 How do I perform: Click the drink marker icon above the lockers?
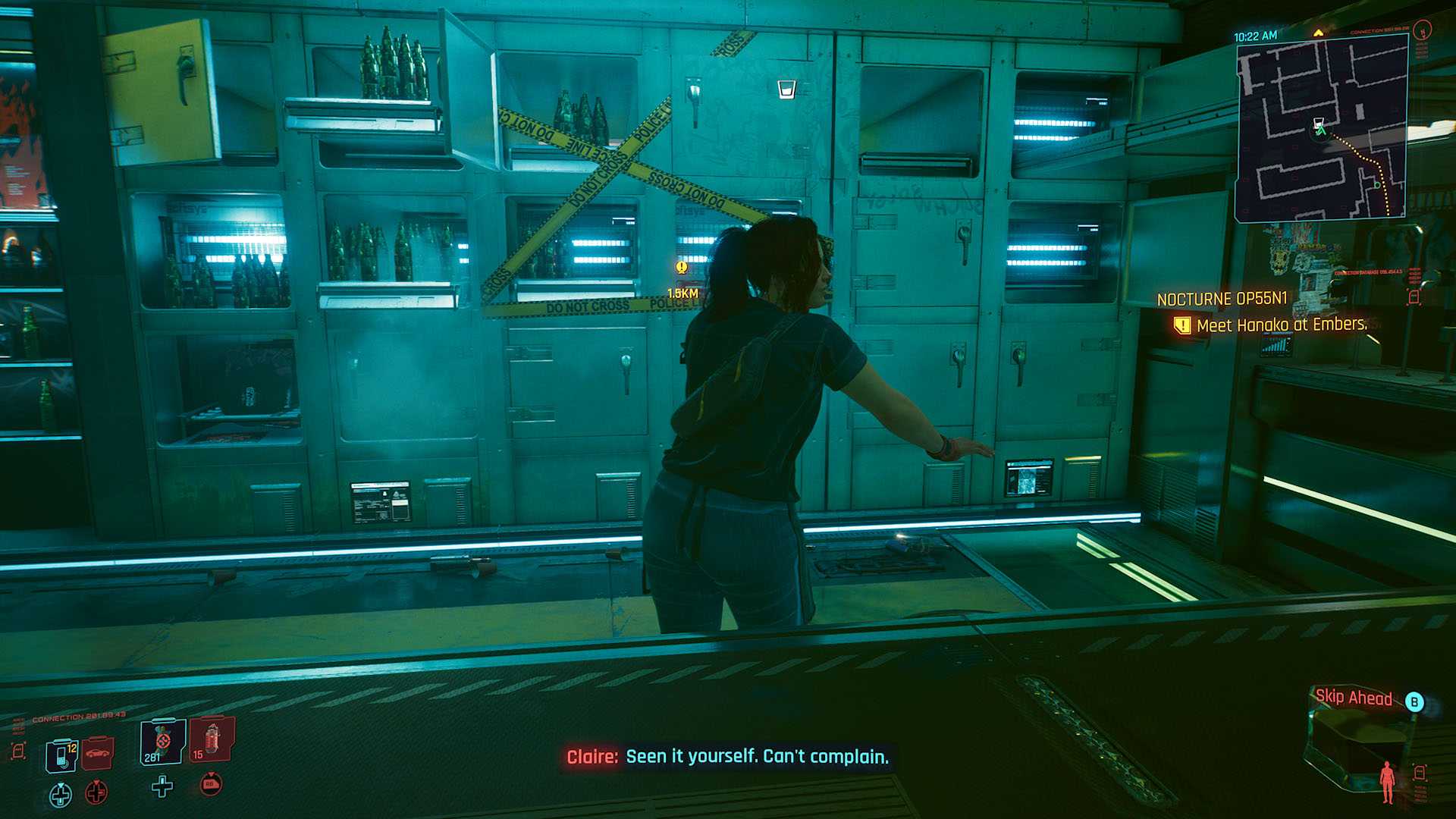coord(786,89)
